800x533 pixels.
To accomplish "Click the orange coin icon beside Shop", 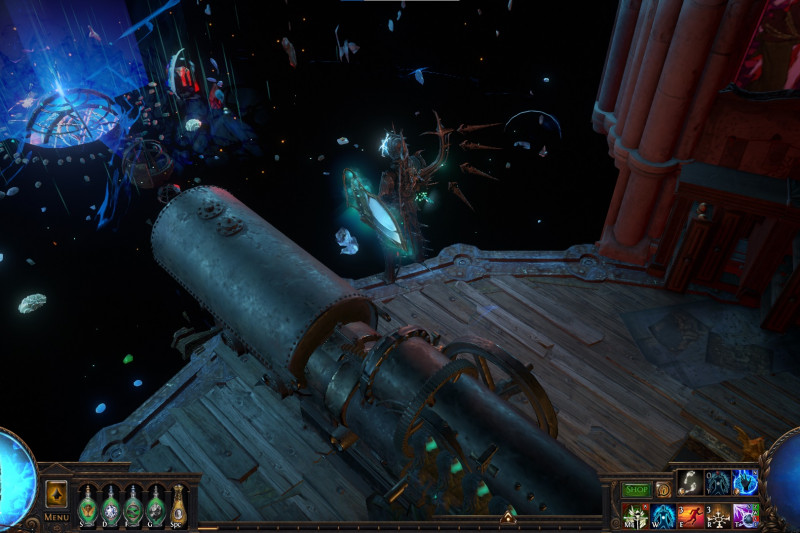I will coord(662,490).
